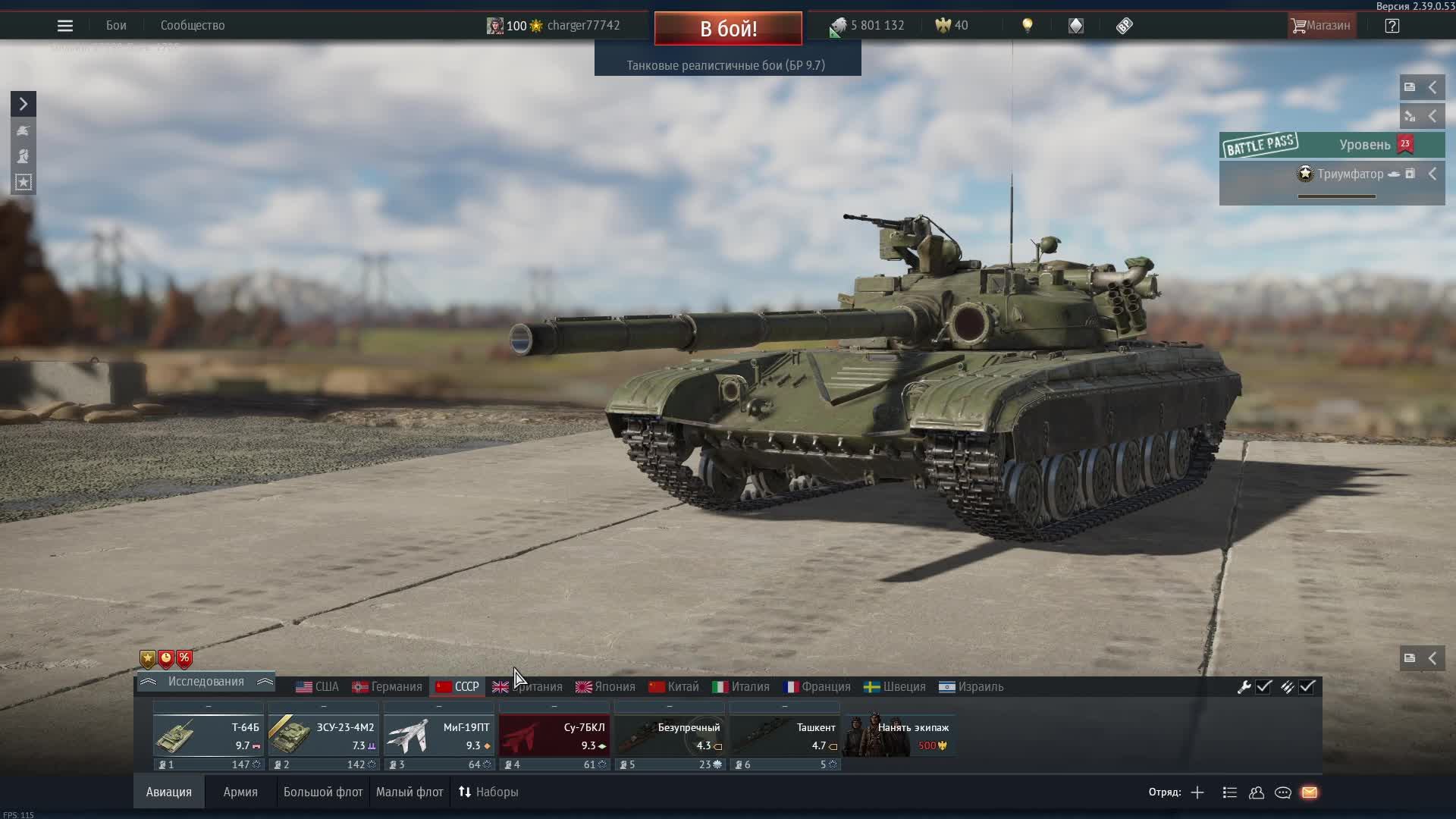The height and width of the screenshot is (819, 1456).
Task: Select the Т-64Б tank slot
Action: point(208,736)
